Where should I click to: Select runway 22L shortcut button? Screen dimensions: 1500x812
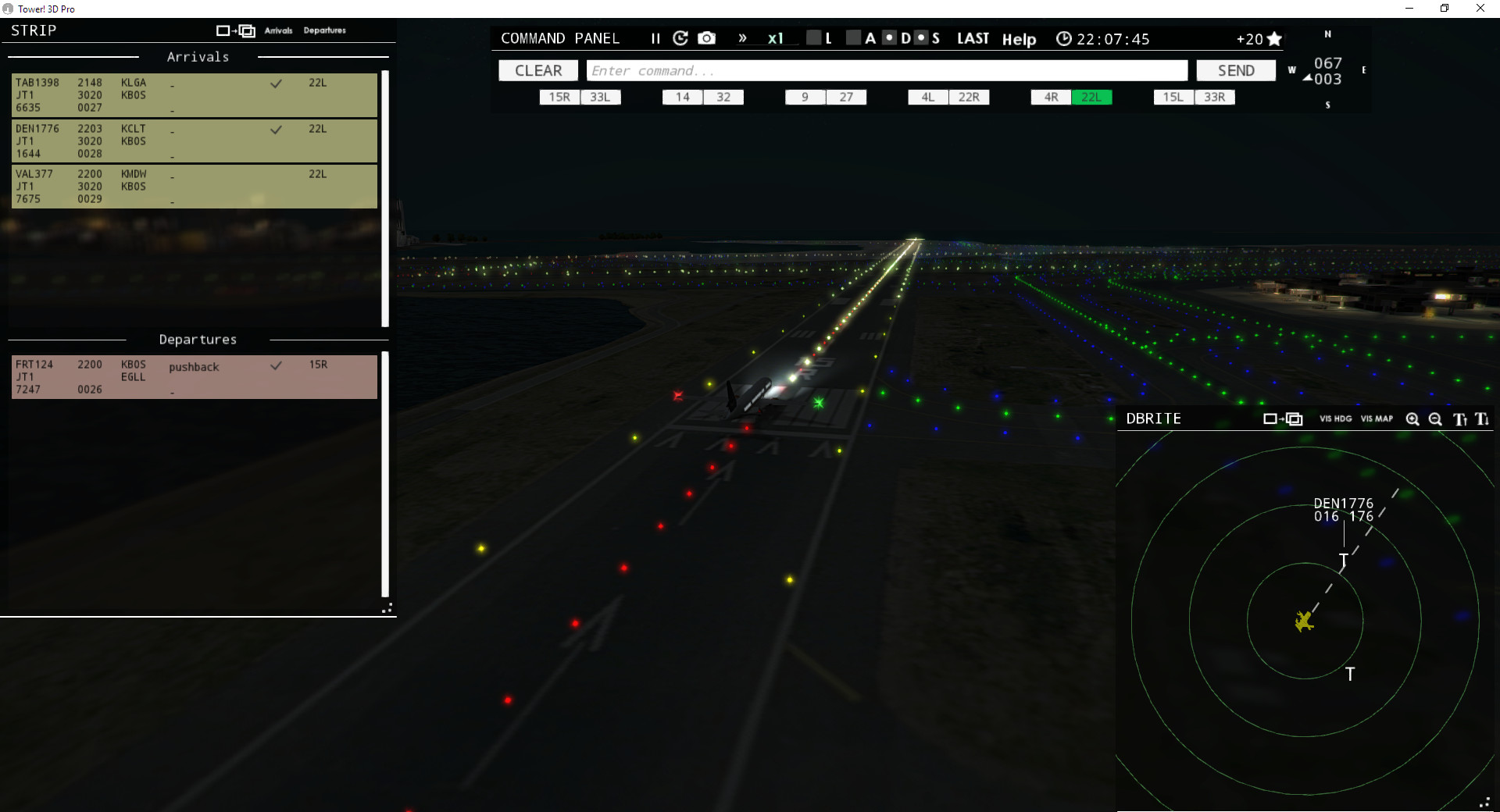(x=1092, y=97)
